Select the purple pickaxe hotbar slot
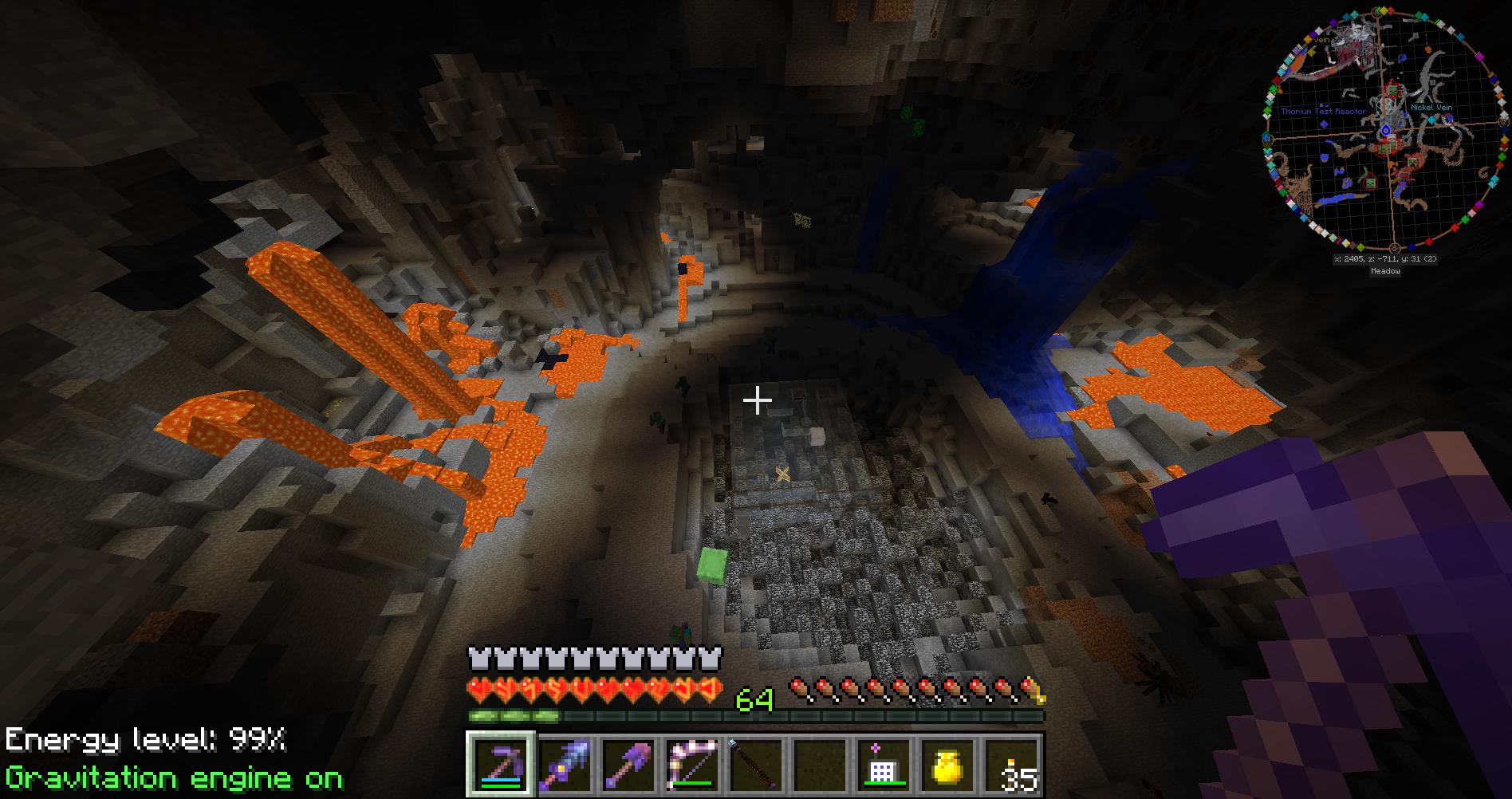 [x=500, y=764]
